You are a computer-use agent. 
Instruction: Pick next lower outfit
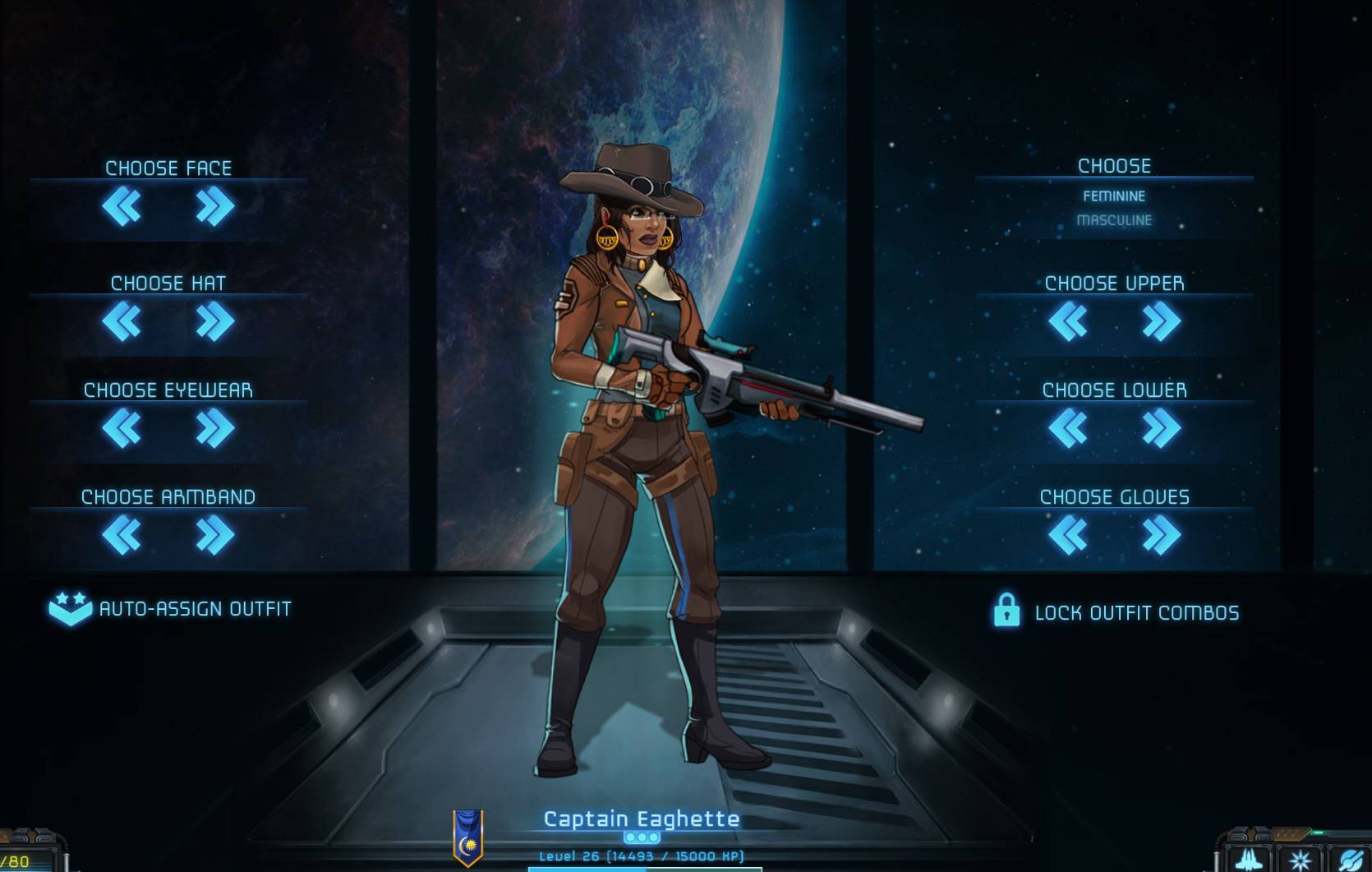click(x=1161, y=428)
